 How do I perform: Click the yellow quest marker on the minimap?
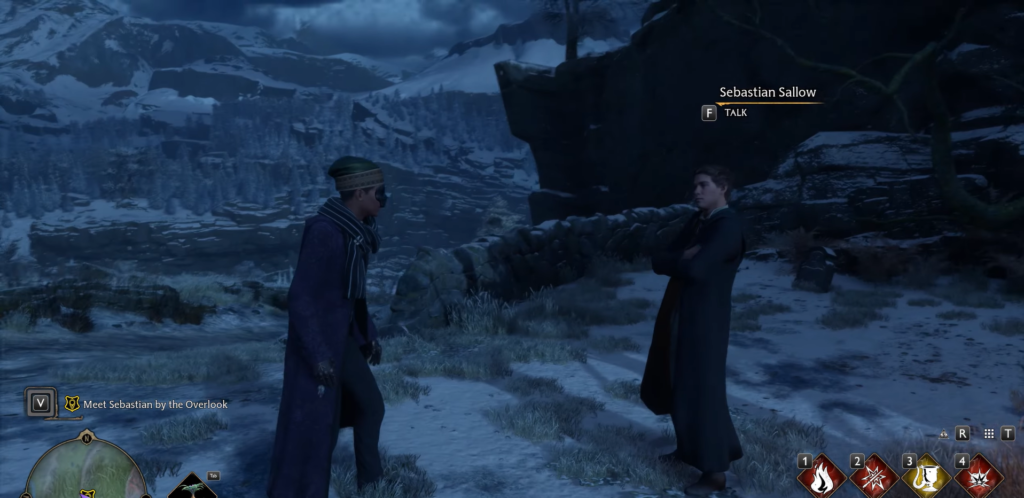[87, 493]
